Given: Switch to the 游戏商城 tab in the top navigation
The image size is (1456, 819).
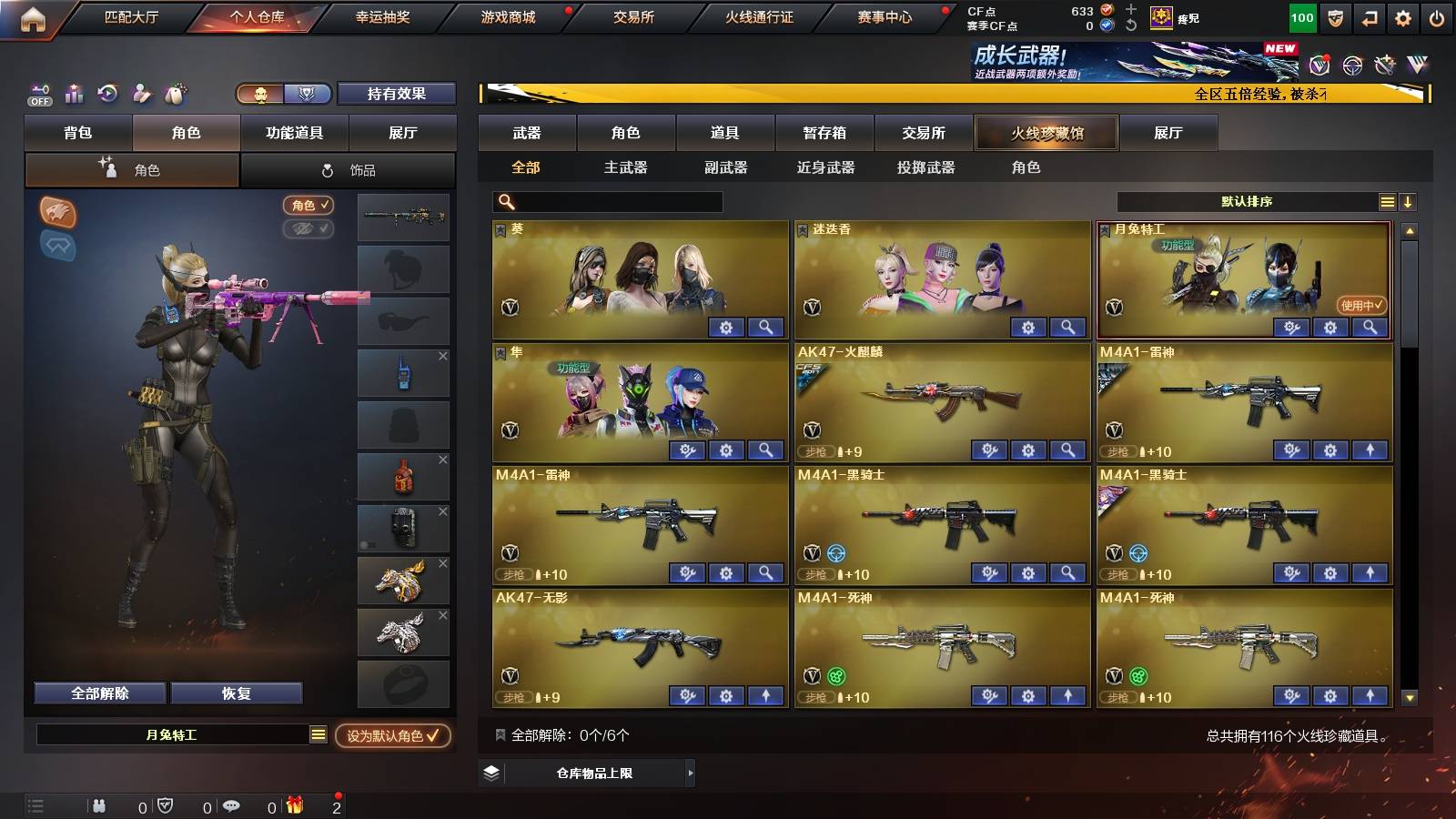Looking at the screenshot, I should tap(506, 15).
